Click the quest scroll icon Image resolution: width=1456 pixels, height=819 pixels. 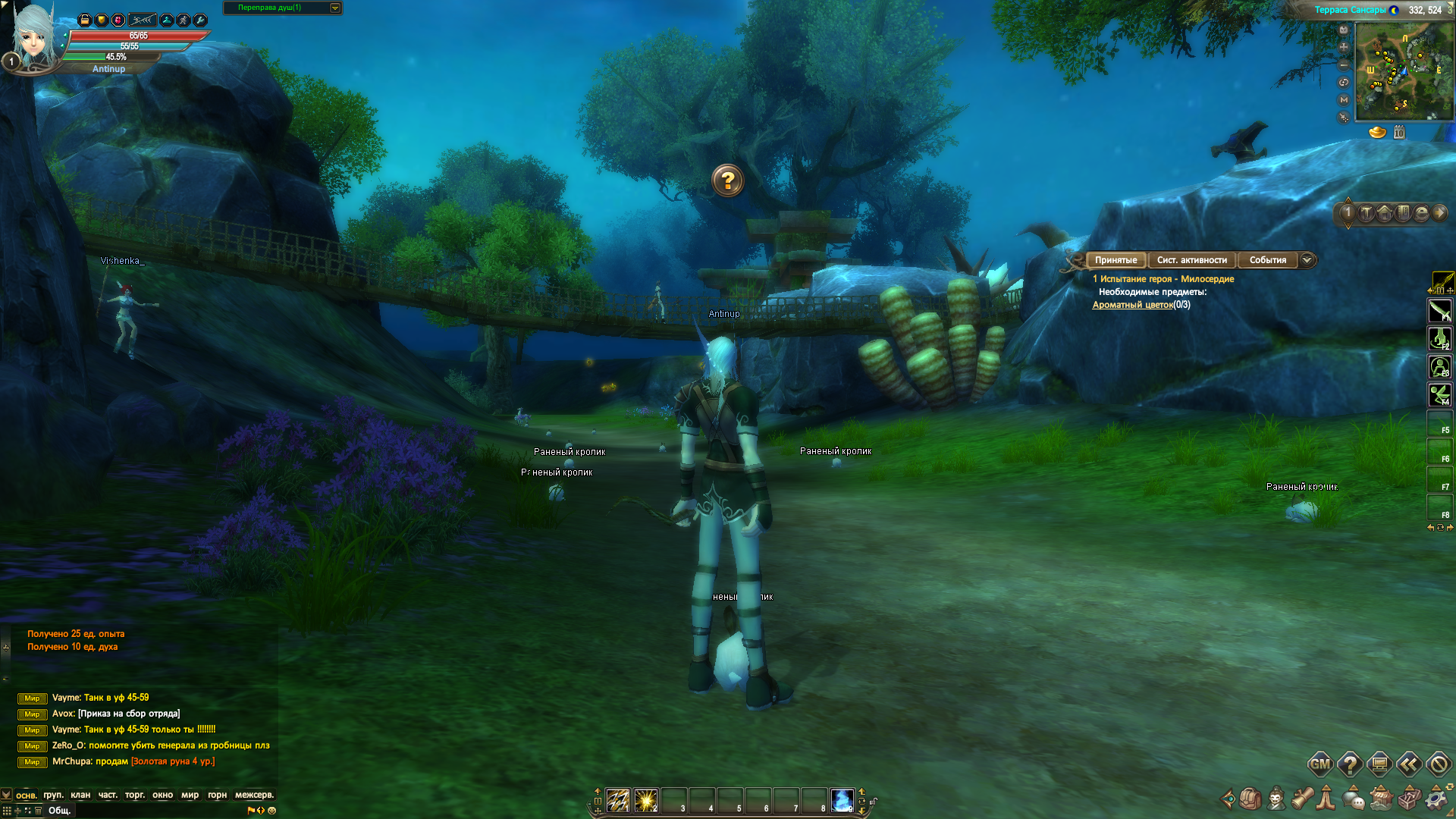[1302, 799]
